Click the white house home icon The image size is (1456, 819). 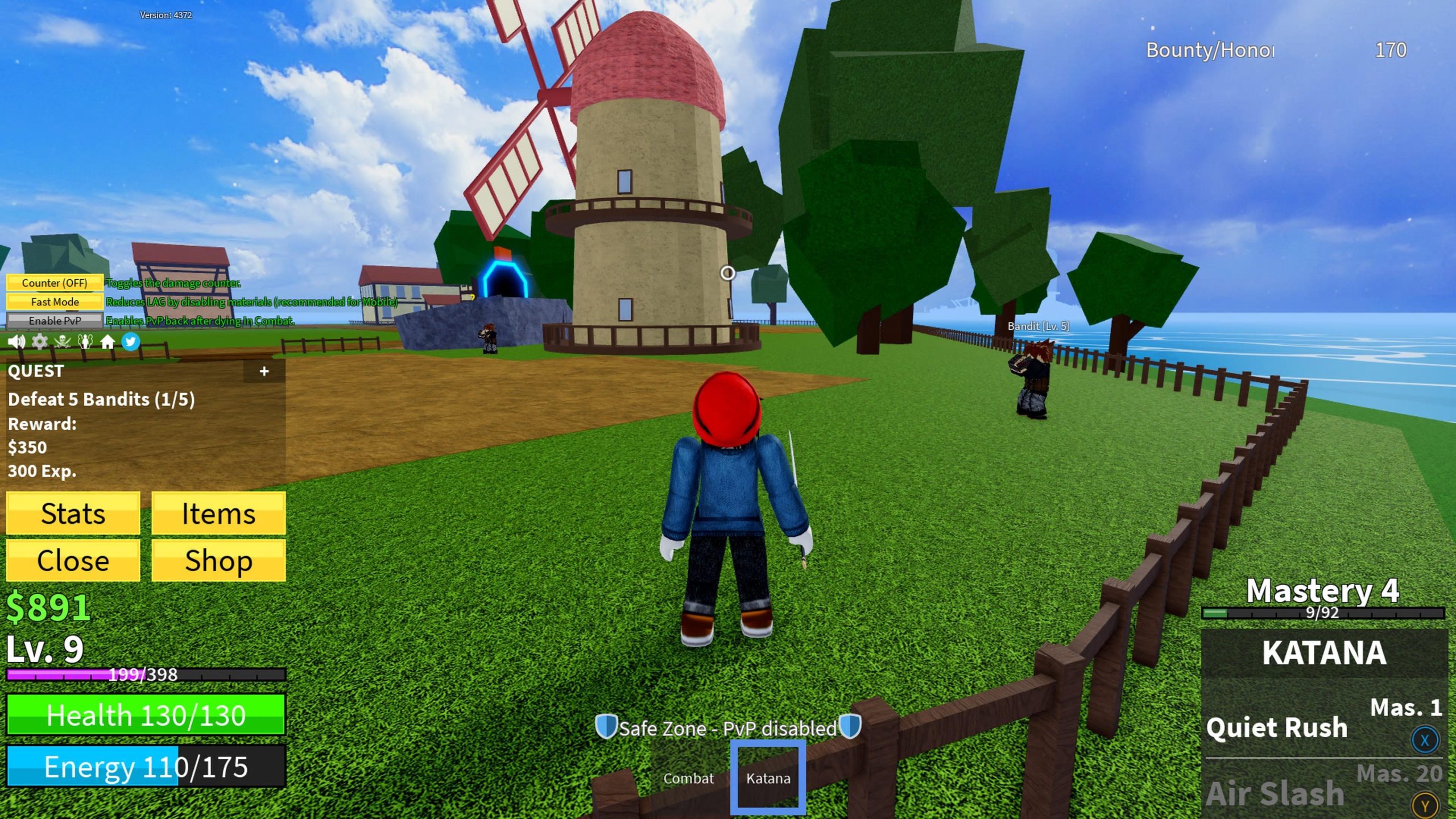click(107, 342)
